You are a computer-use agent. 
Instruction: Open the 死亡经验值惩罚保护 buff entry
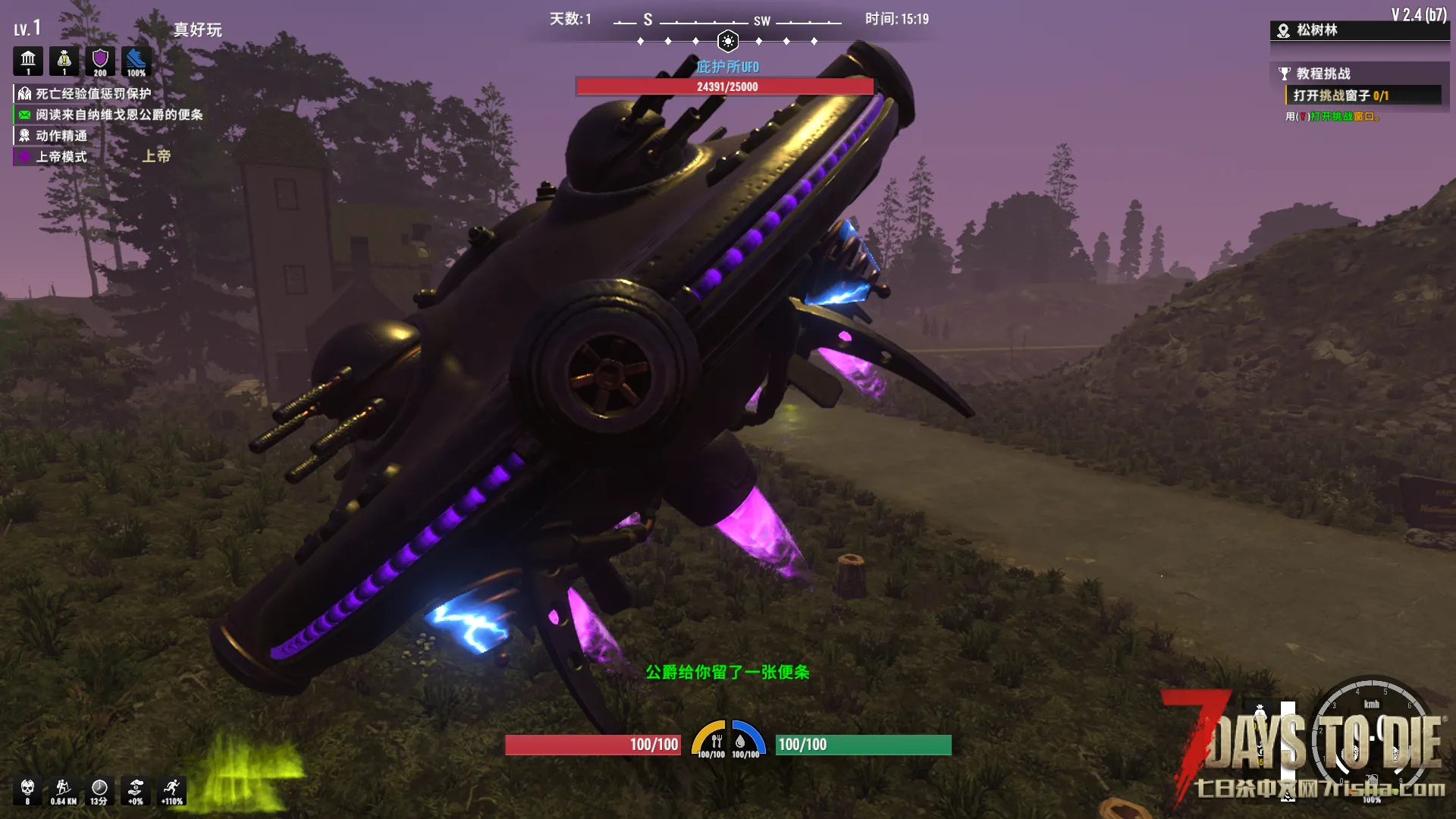93,93
